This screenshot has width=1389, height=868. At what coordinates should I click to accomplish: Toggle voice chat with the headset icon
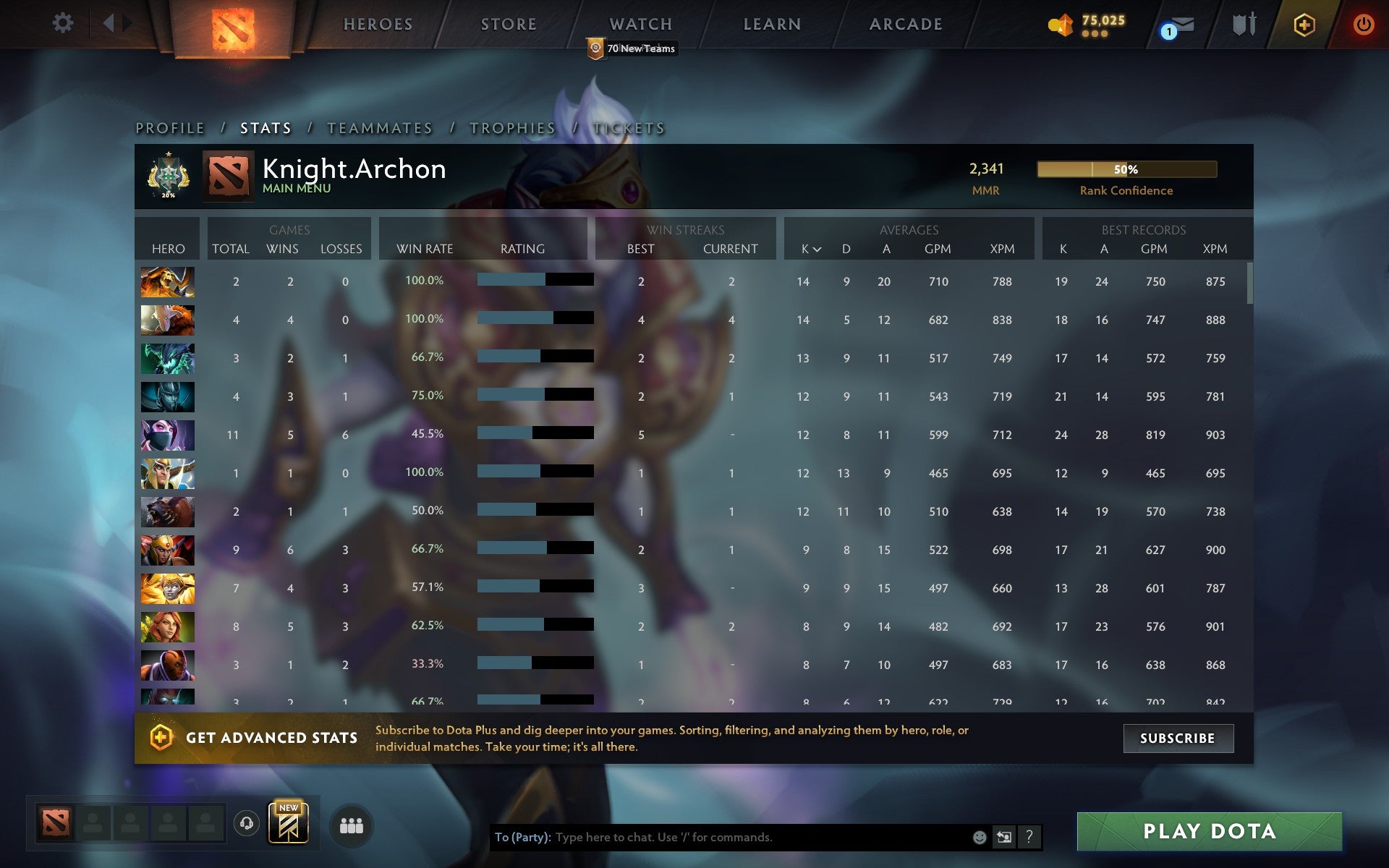(246, 825)
